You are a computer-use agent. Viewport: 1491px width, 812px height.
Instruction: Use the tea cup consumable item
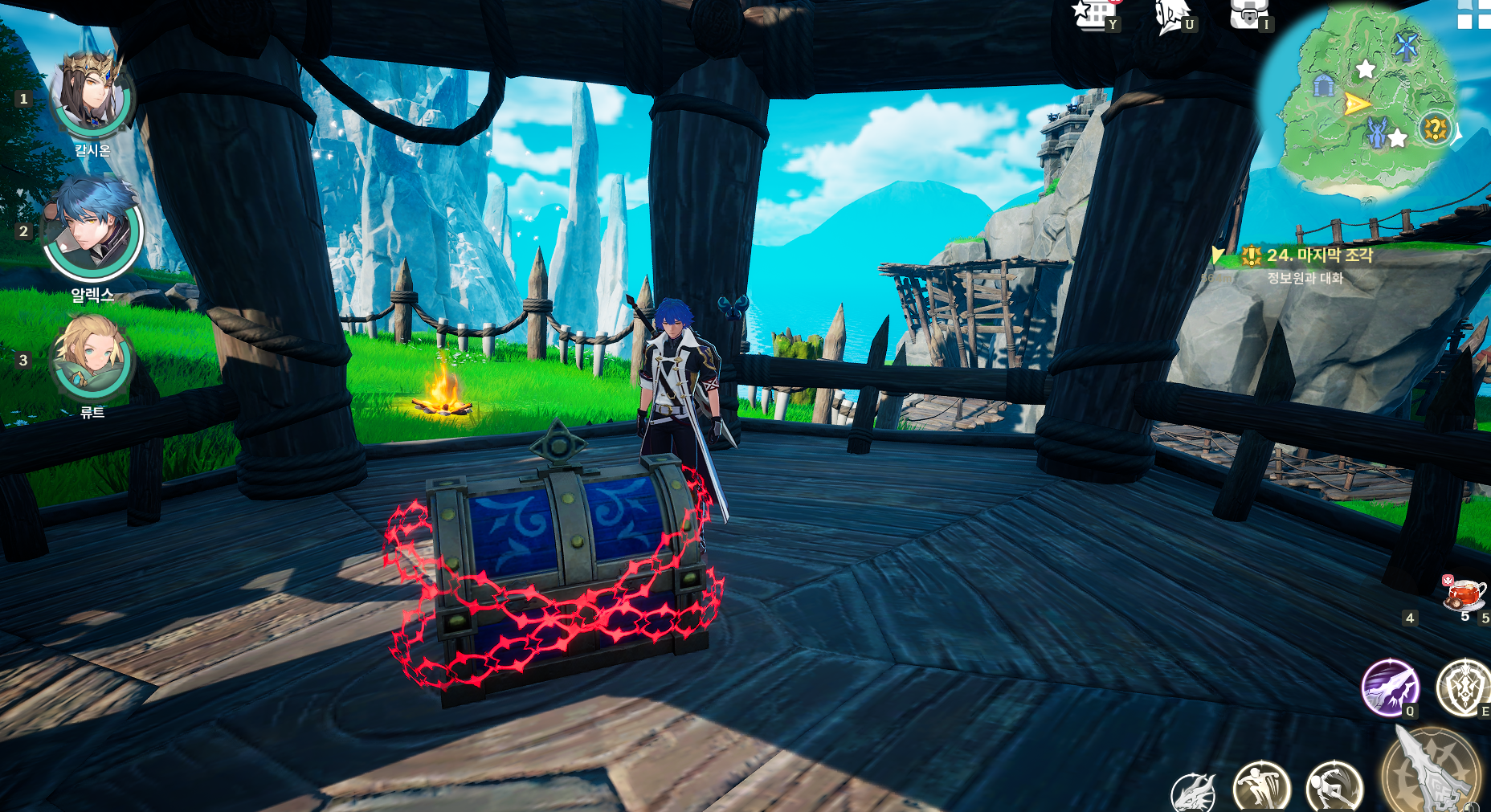coord(1464,594)
